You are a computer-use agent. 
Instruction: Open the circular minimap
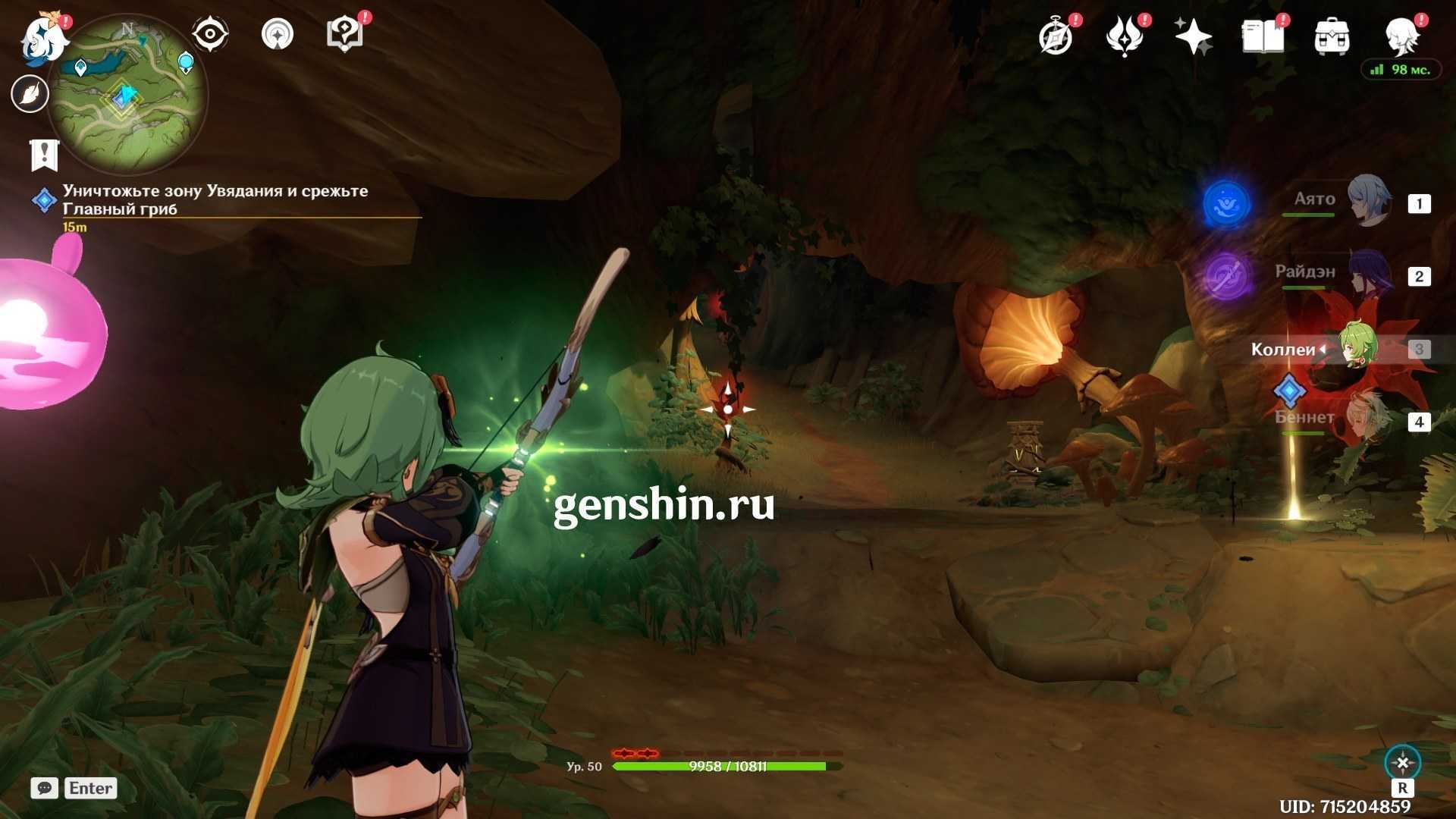tap(127, 94)
